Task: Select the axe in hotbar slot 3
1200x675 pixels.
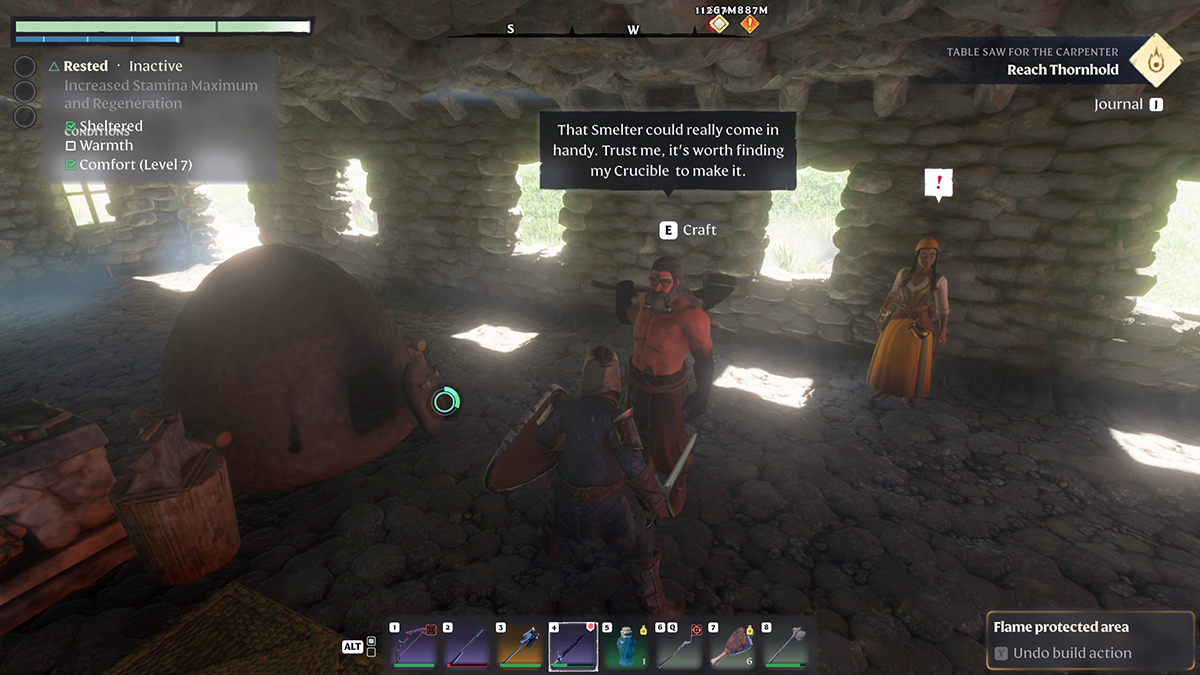Action: (x=519, y=646)
